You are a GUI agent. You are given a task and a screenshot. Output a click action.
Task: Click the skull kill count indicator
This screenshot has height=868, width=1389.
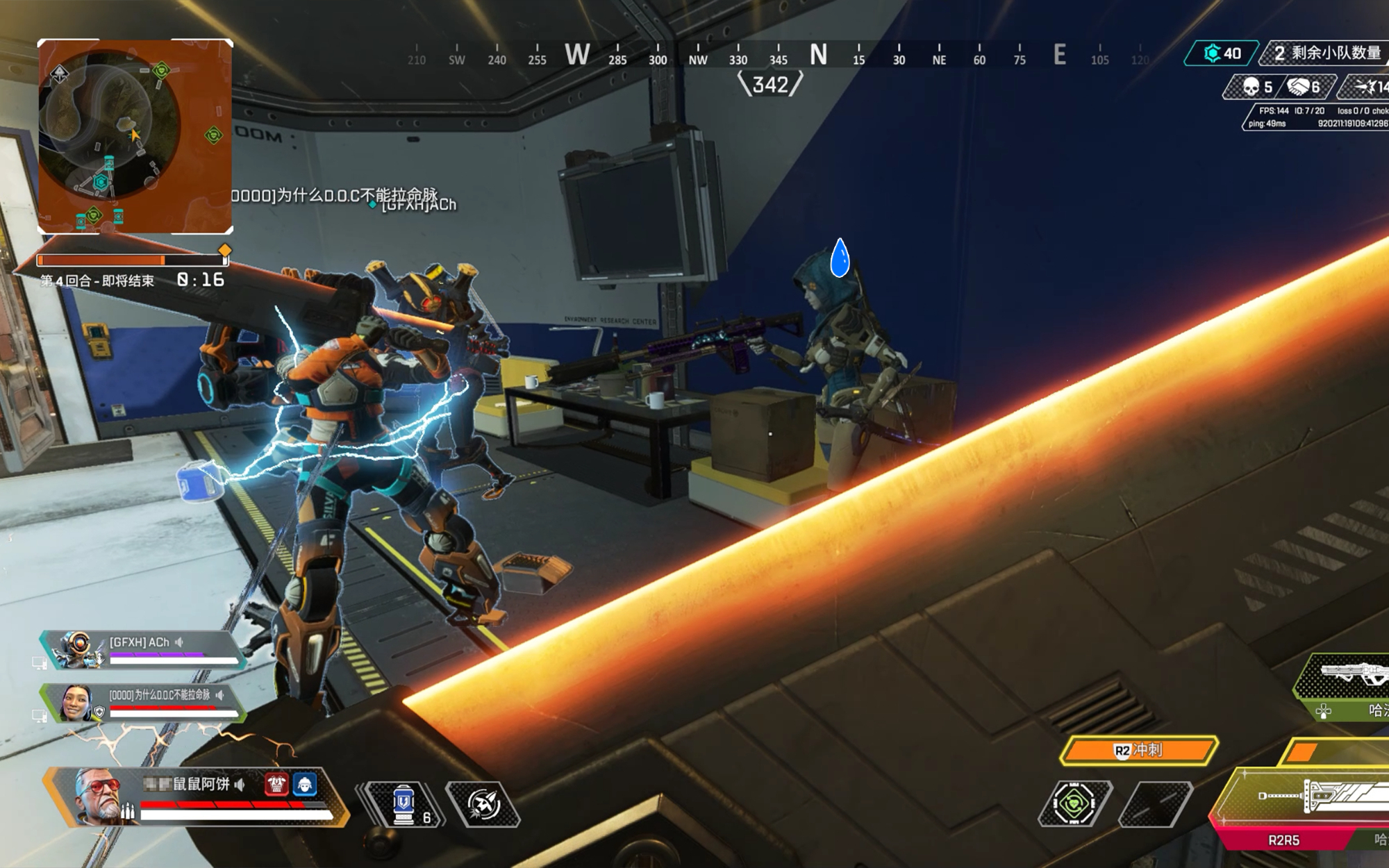(1257, 87)
